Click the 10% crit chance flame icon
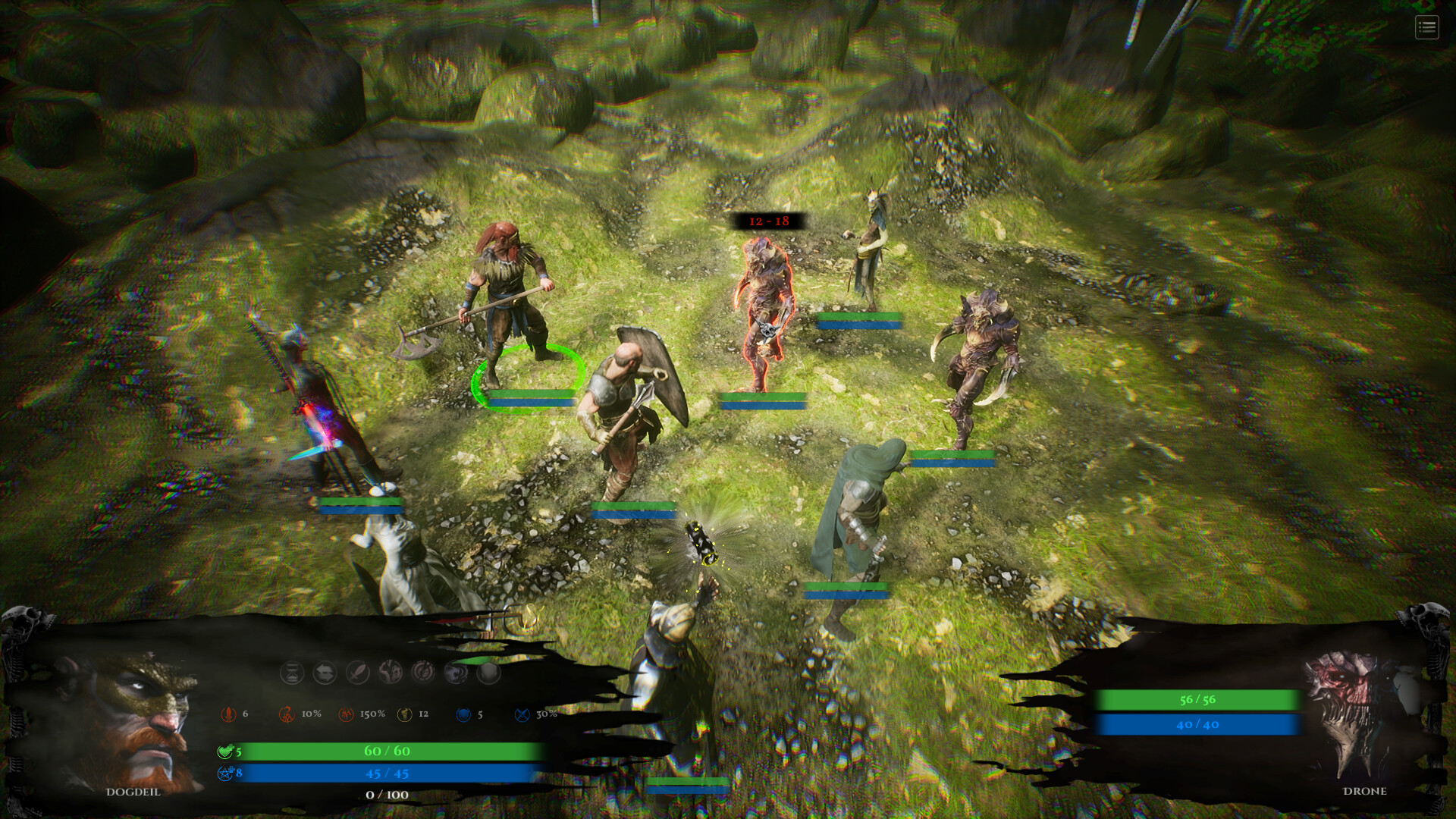1456x819 pixels. (x=287, y=713)
